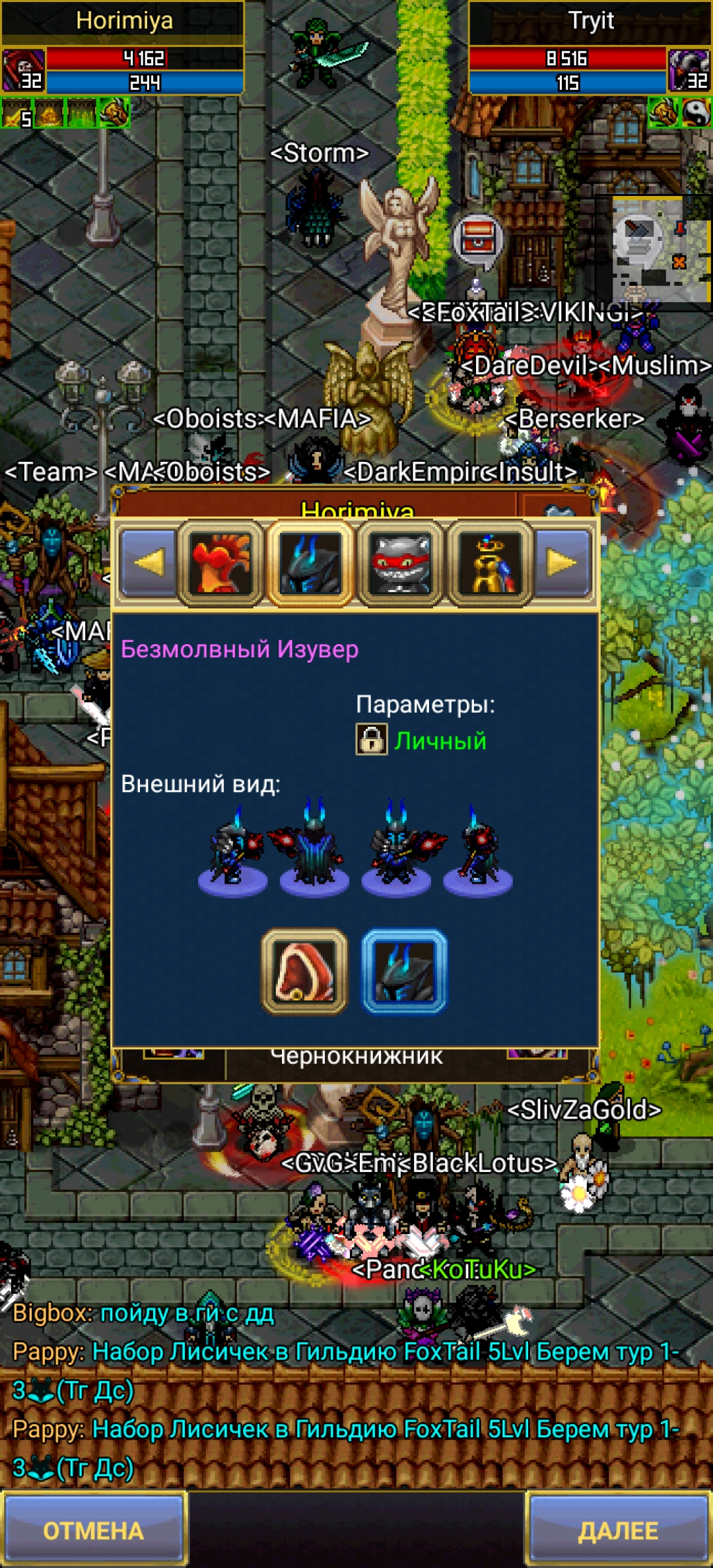Viewport: 713px width, 1568px height.
Task: Inspect the yin-yang buff icon
Action: (697, 113)
